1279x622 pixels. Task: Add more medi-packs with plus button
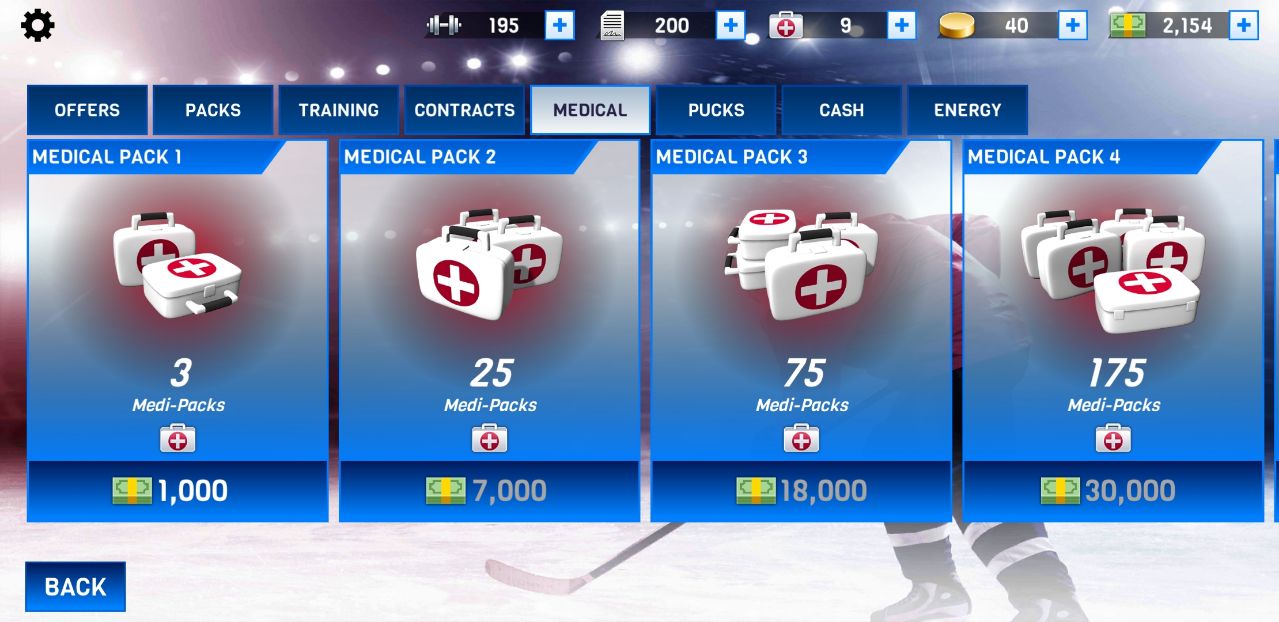901,25
